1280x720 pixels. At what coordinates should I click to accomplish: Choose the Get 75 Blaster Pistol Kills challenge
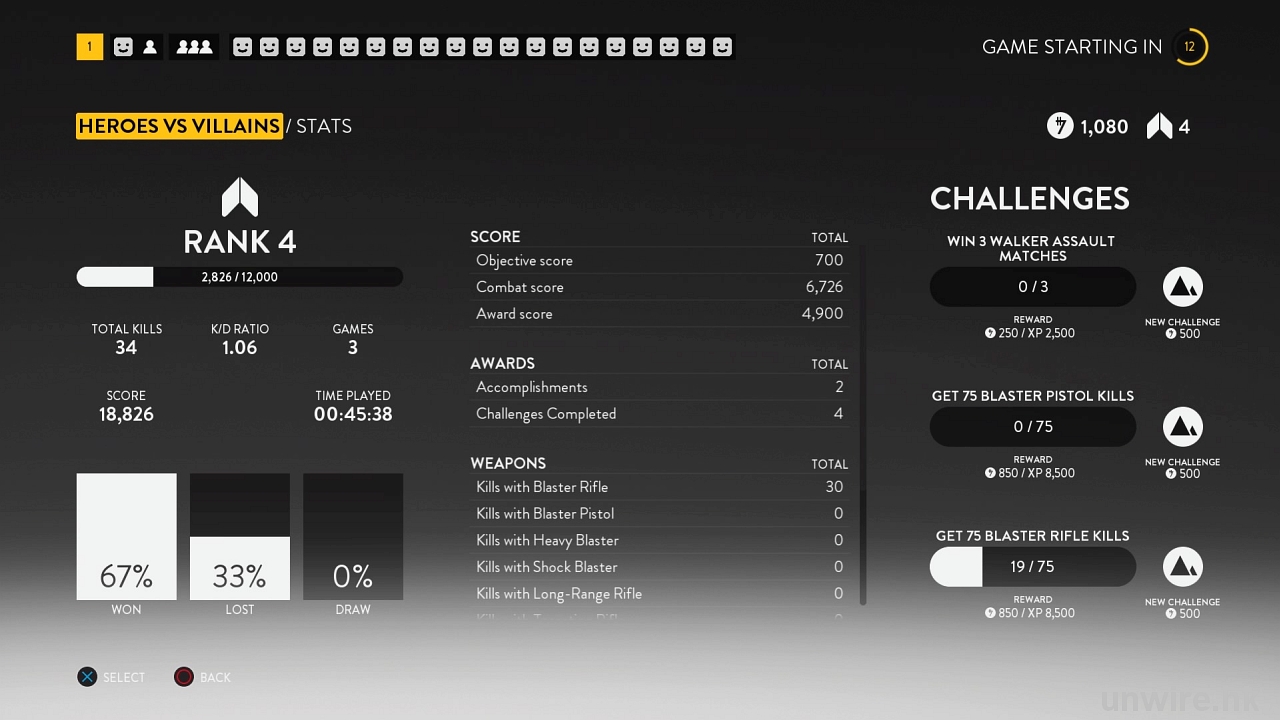1032,427
